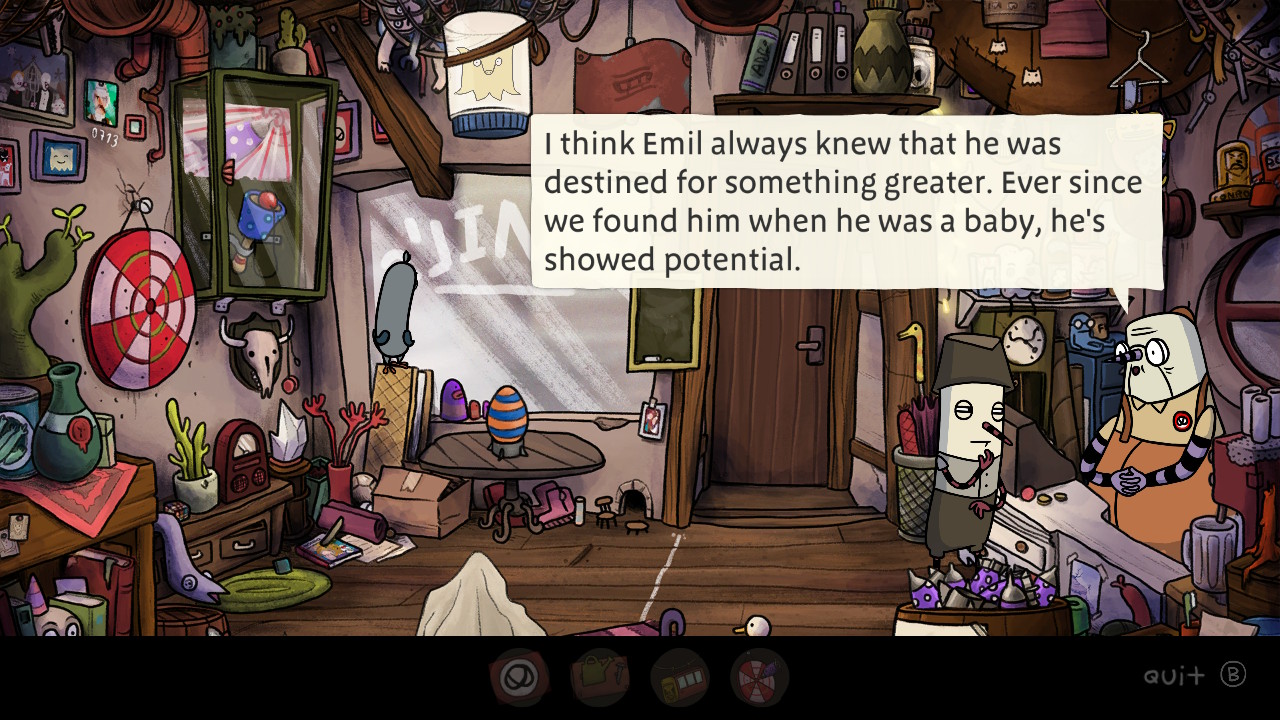Image resolution: width=1280 pixels, height=720 pixels.
Task: Click the pretzel rings logo icon
Action: [520, 678]
